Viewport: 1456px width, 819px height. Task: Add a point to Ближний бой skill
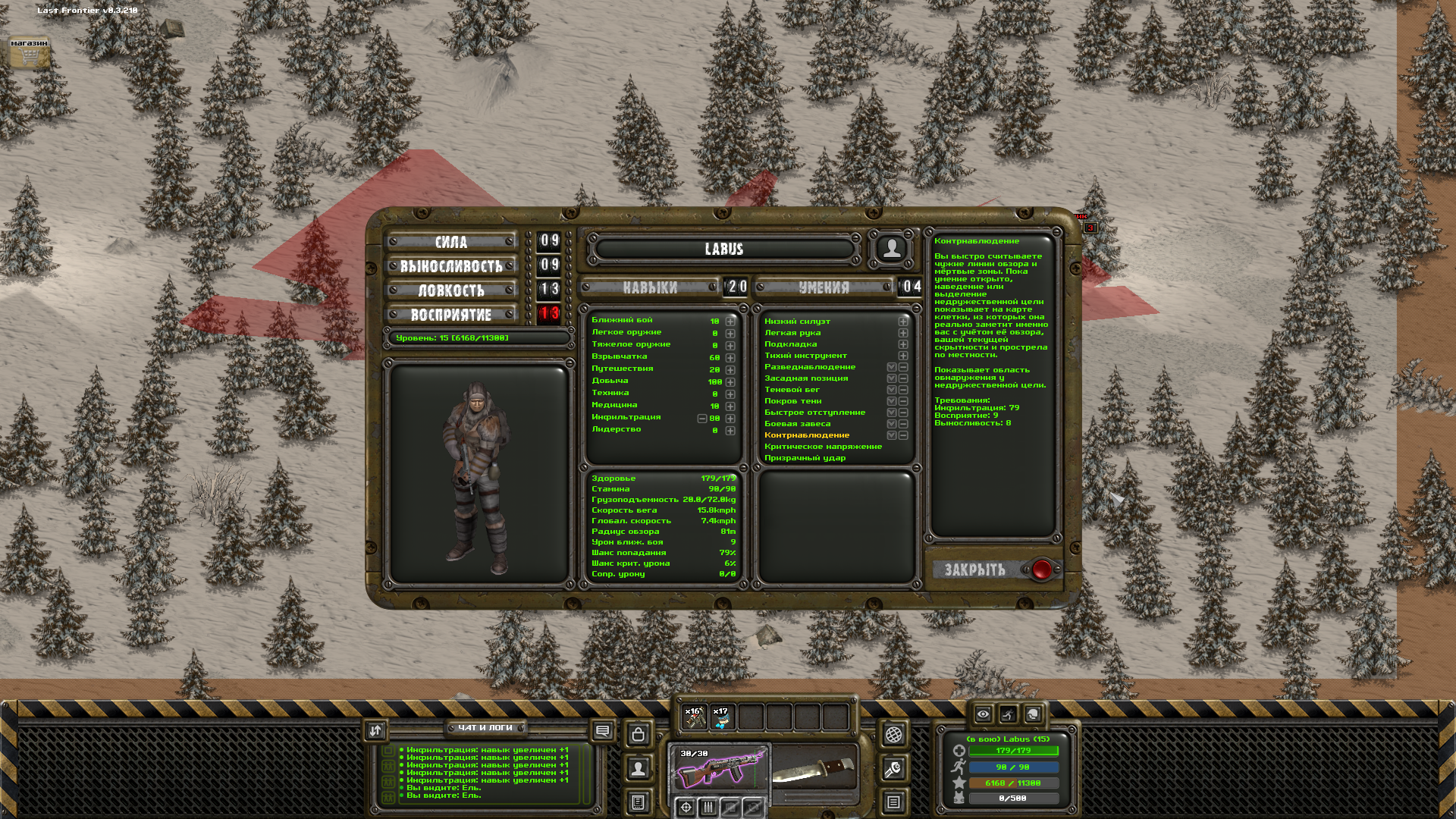pyautogui.click(x=730, y=322)
